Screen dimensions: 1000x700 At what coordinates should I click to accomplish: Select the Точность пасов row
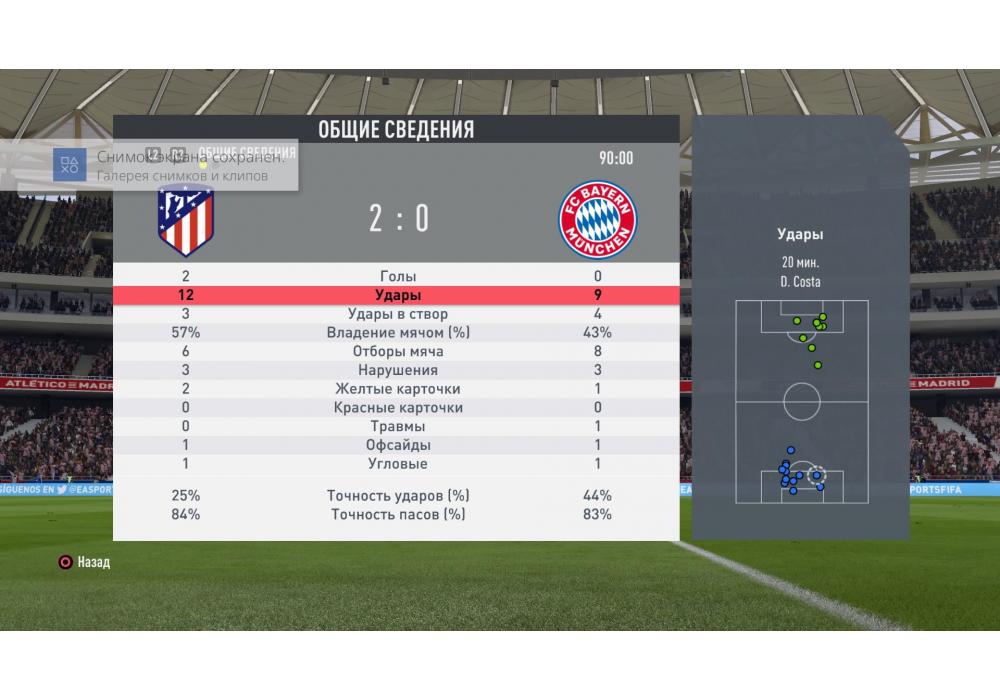(398, 515)
